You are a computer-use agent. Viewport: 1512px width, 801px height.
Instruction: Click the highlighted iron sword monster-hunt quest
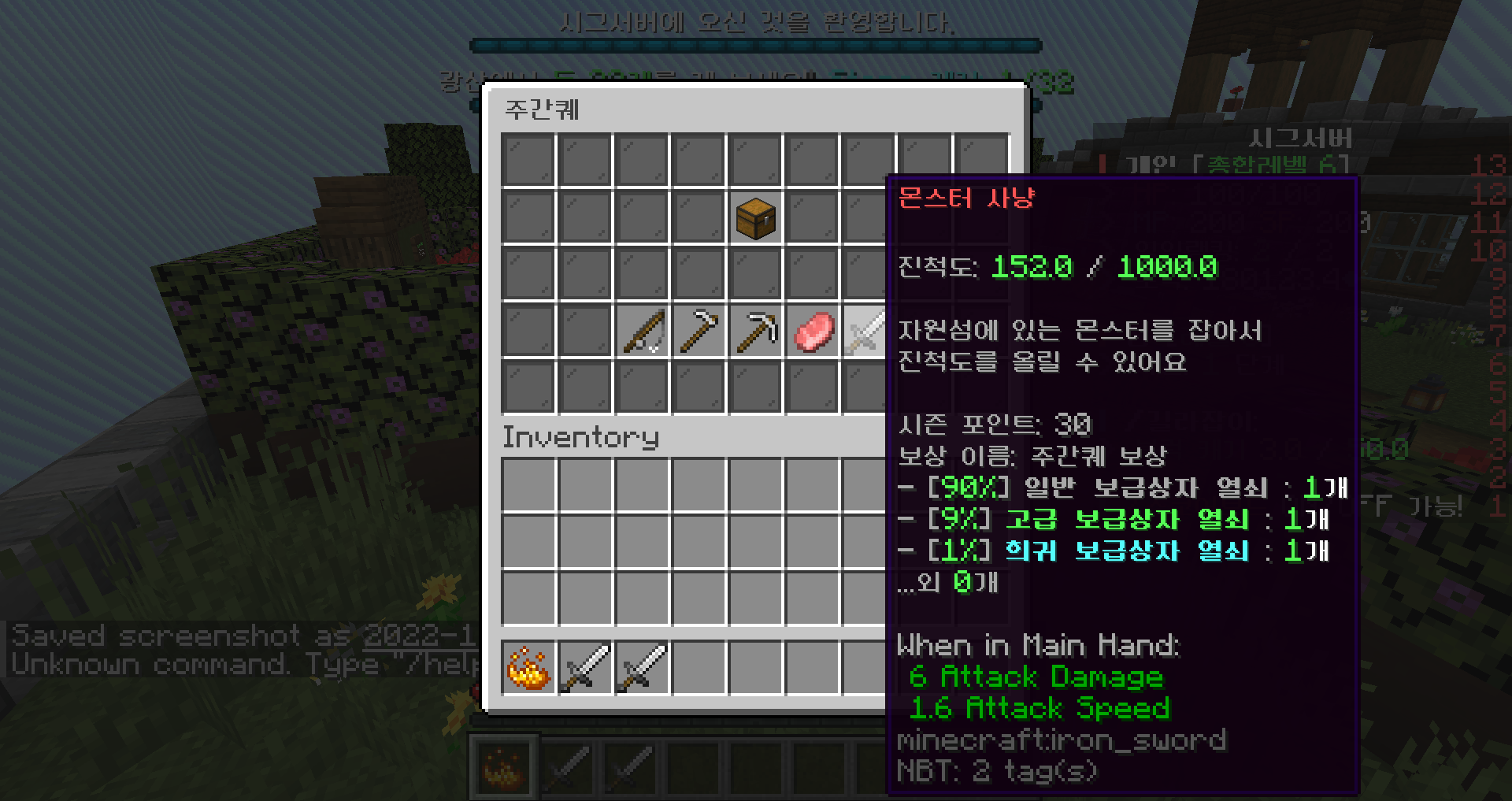click(865, 332)
